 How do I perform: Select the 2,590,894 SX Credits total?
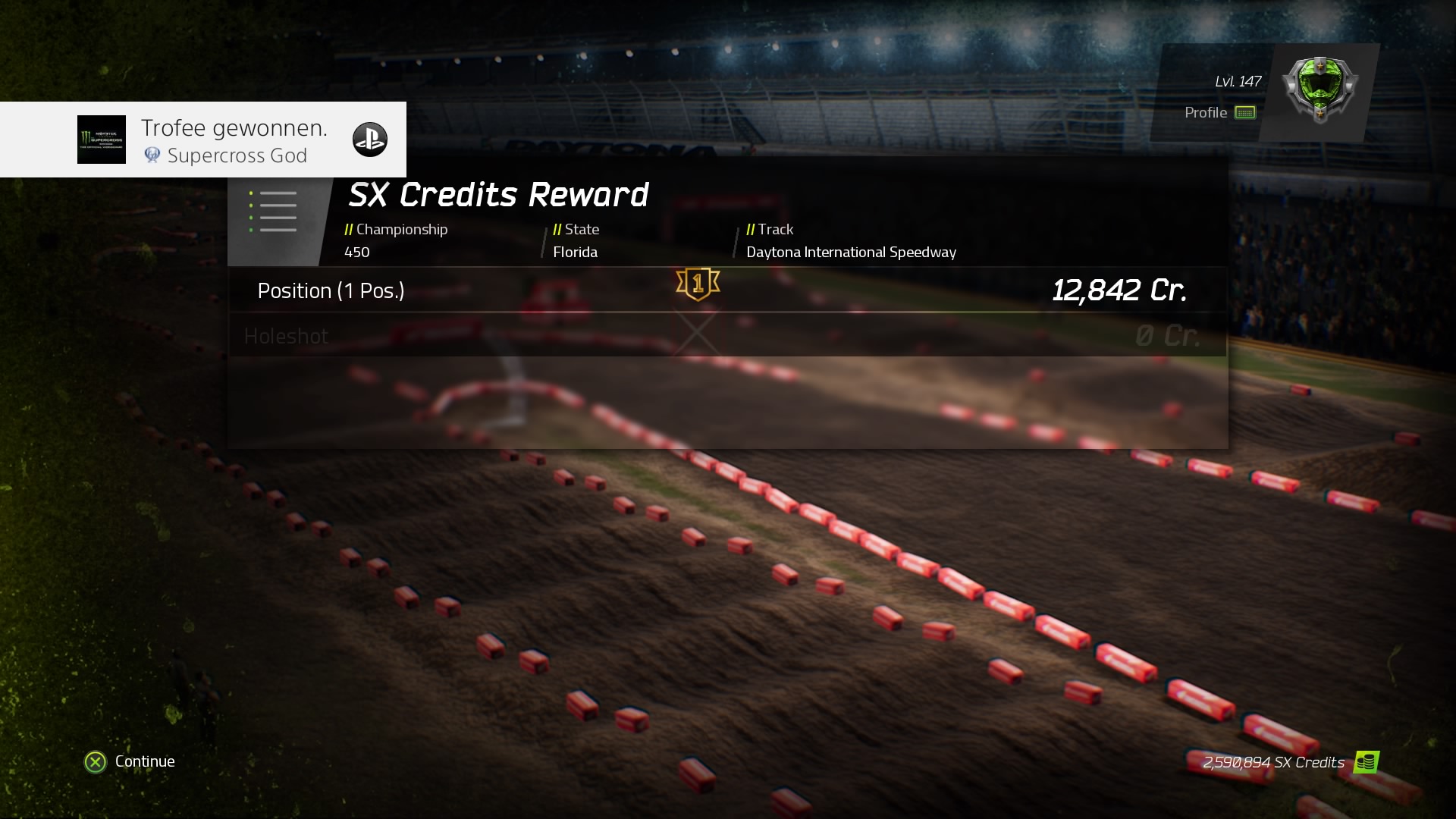1271,763
